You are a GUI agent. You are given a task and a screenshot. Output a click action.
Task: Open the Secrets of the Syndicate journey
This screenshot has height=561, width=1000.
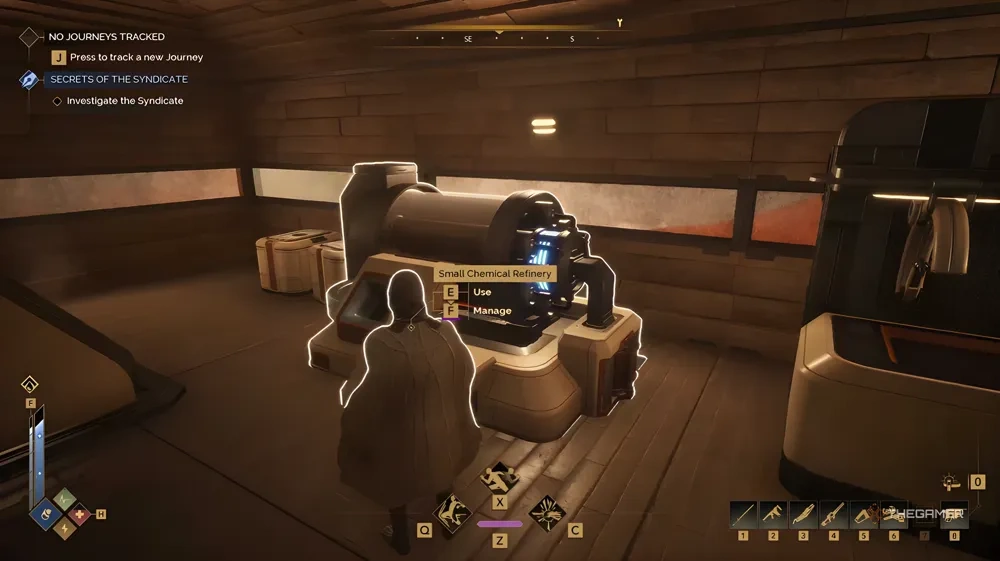click(x=118, y=79)
